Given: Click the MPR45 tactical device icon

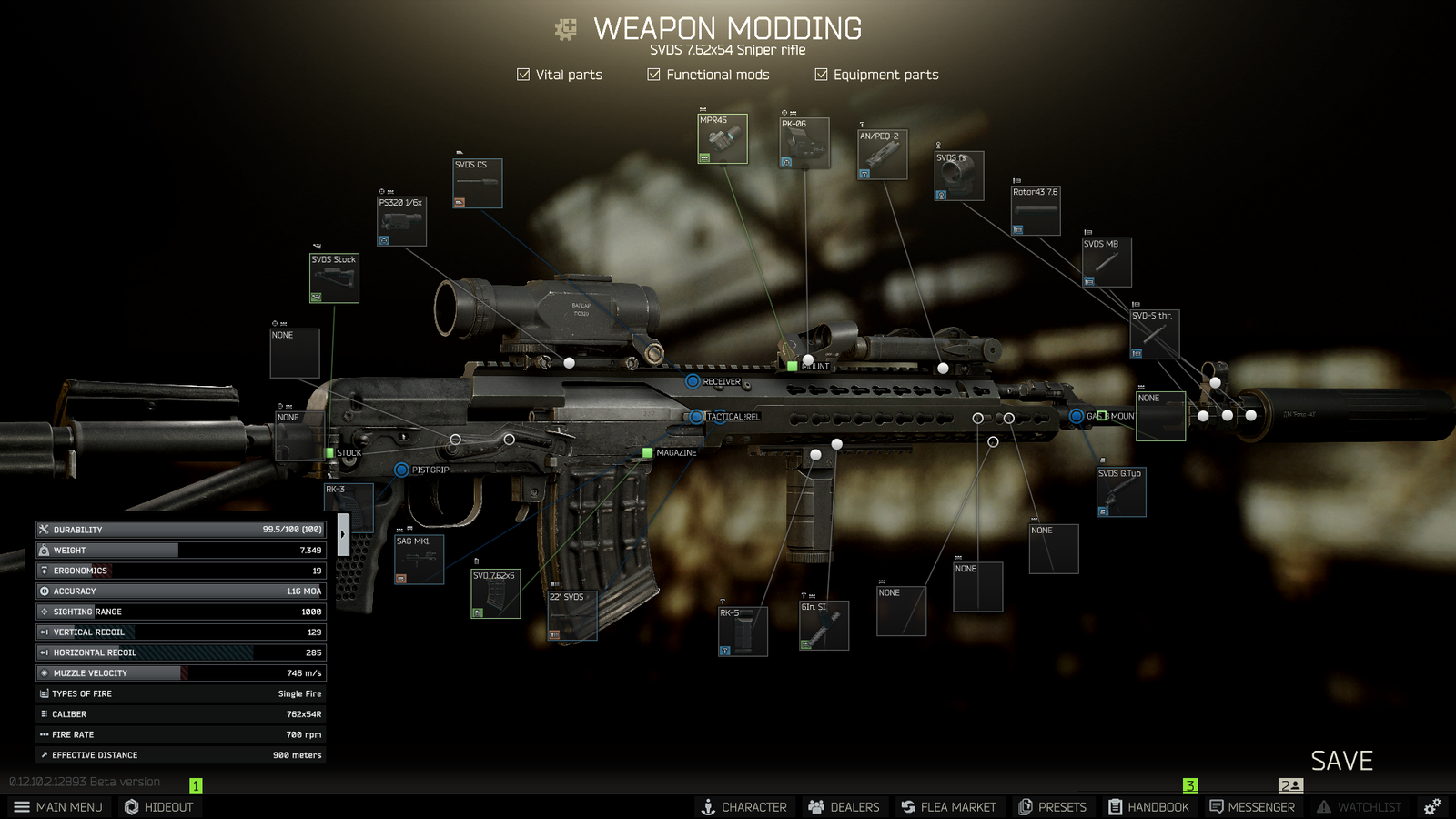Looking at the screenshot, I should [x=722, y=137].
